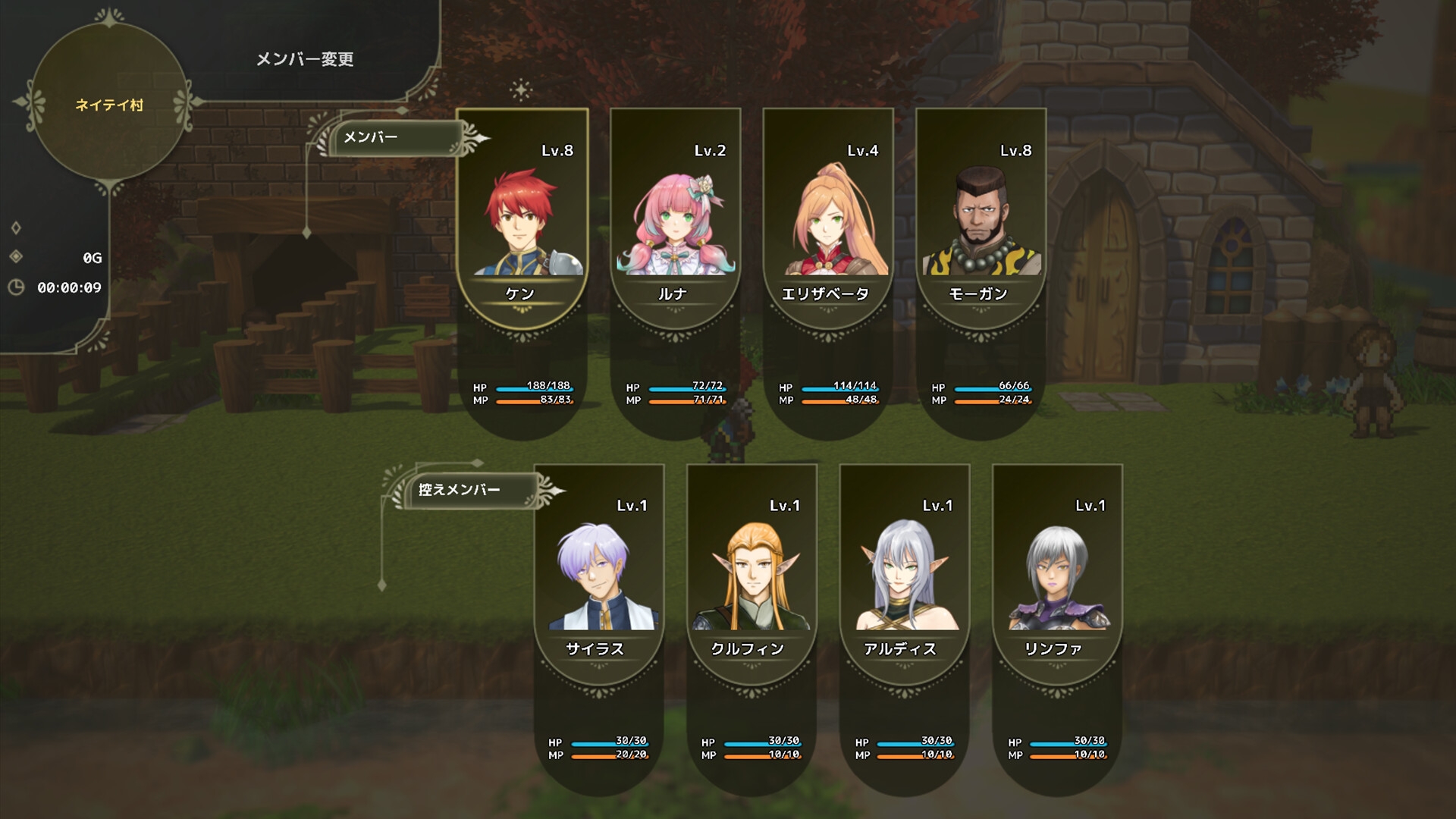Image resolution: width=1456 pixels, height=819 pixels.
Task: Select Ken's character portrait
Action: [521, 220]
